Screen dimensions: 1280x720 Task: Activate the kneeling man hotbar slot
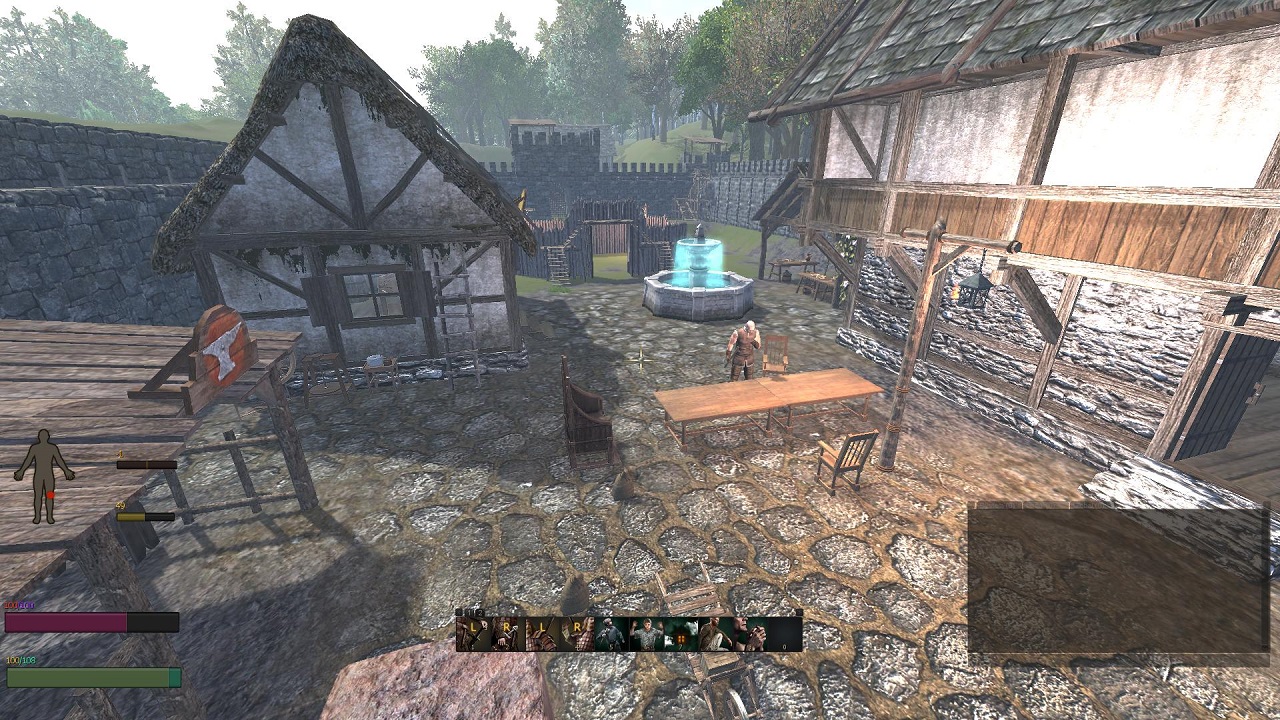[715, 634]
